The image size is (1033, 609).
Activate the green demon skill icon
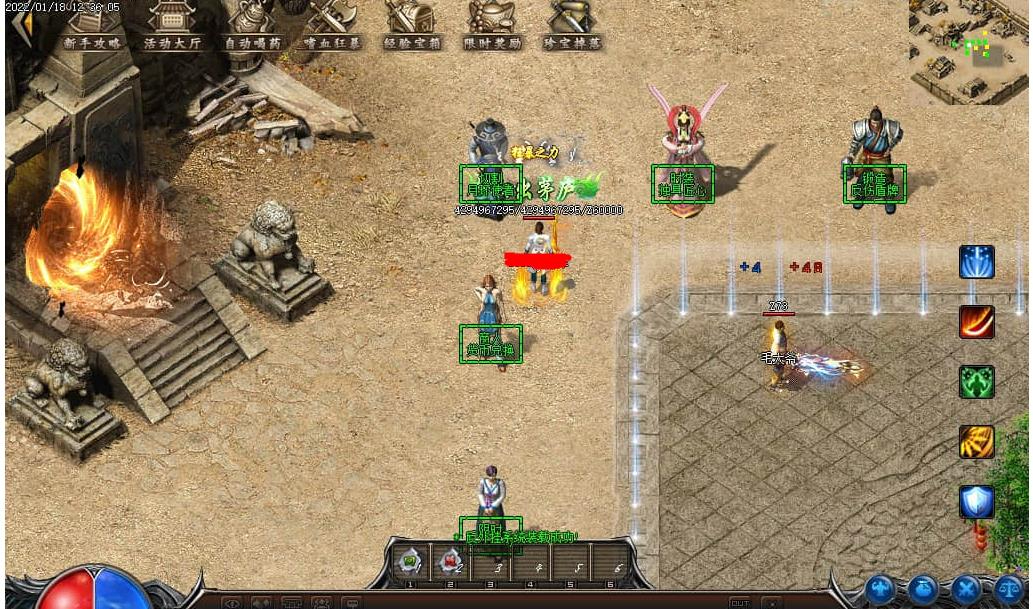click(x=976, y=382)
